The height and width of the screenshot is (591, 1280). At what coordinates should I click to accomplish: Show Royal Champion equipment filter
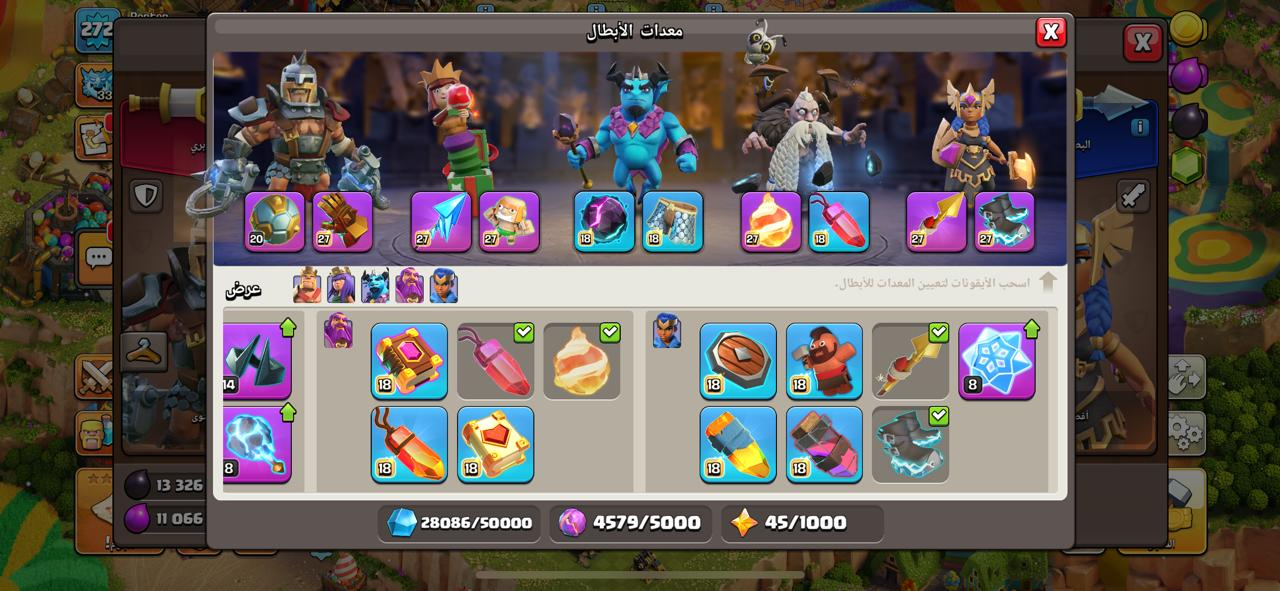click(443, 286)
